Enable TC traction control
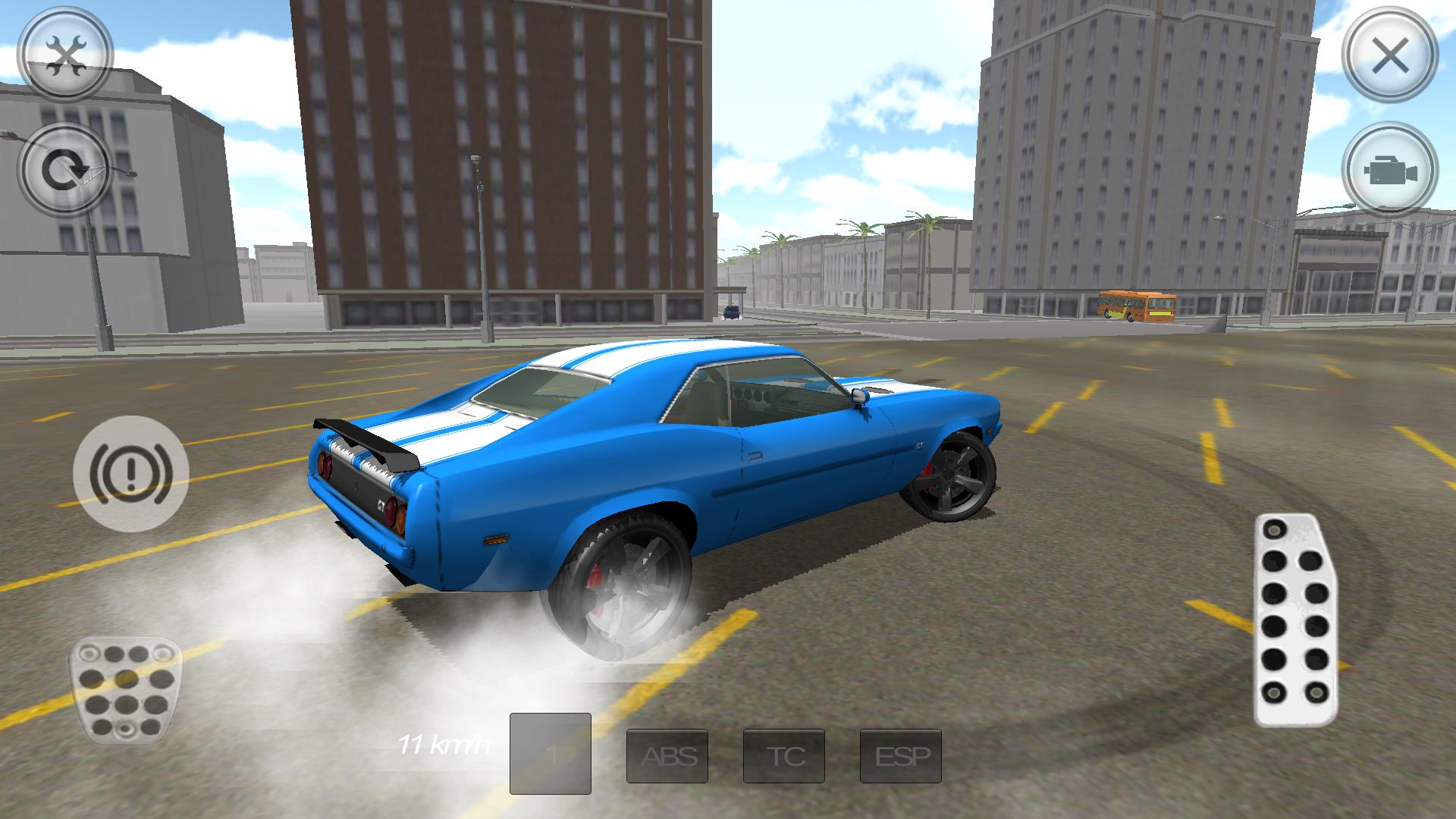 (784, 755)
